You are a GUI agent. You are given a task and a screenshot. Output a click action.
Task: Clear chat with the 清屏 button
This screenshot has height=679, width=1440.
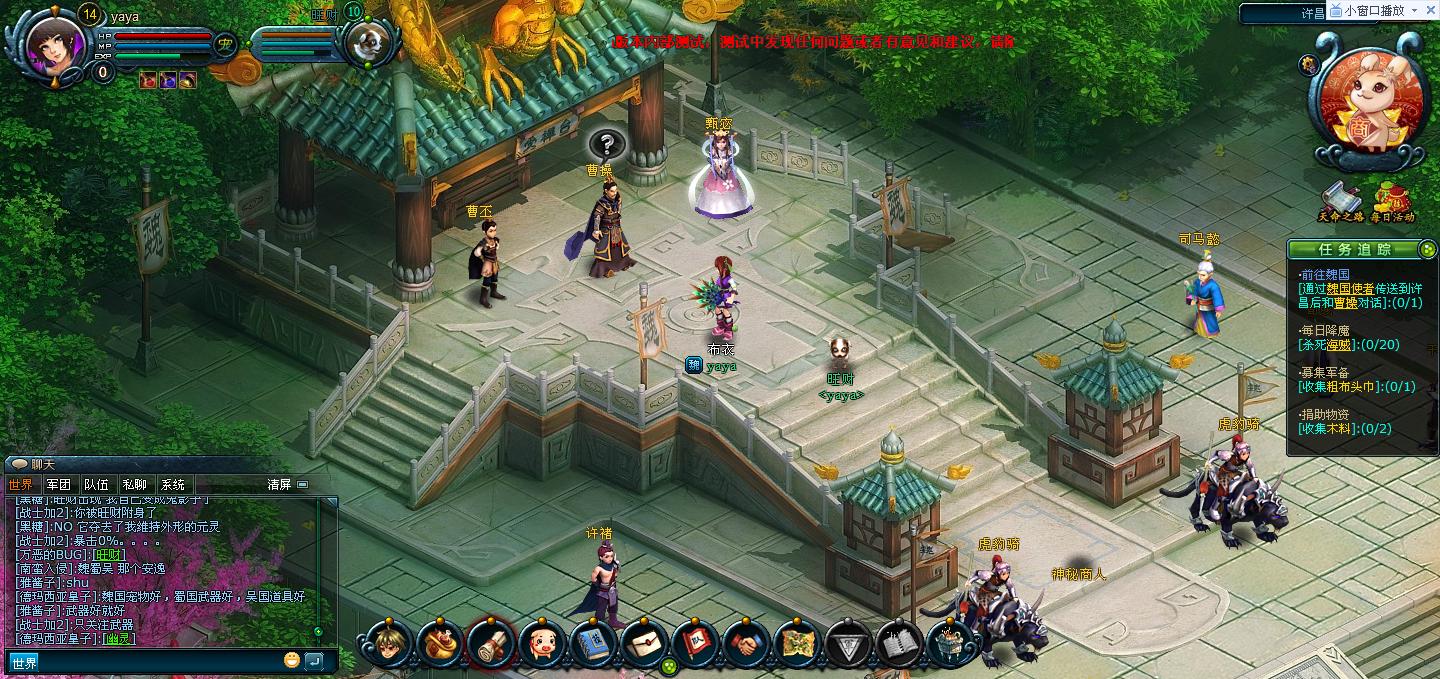tap(279, 485)
